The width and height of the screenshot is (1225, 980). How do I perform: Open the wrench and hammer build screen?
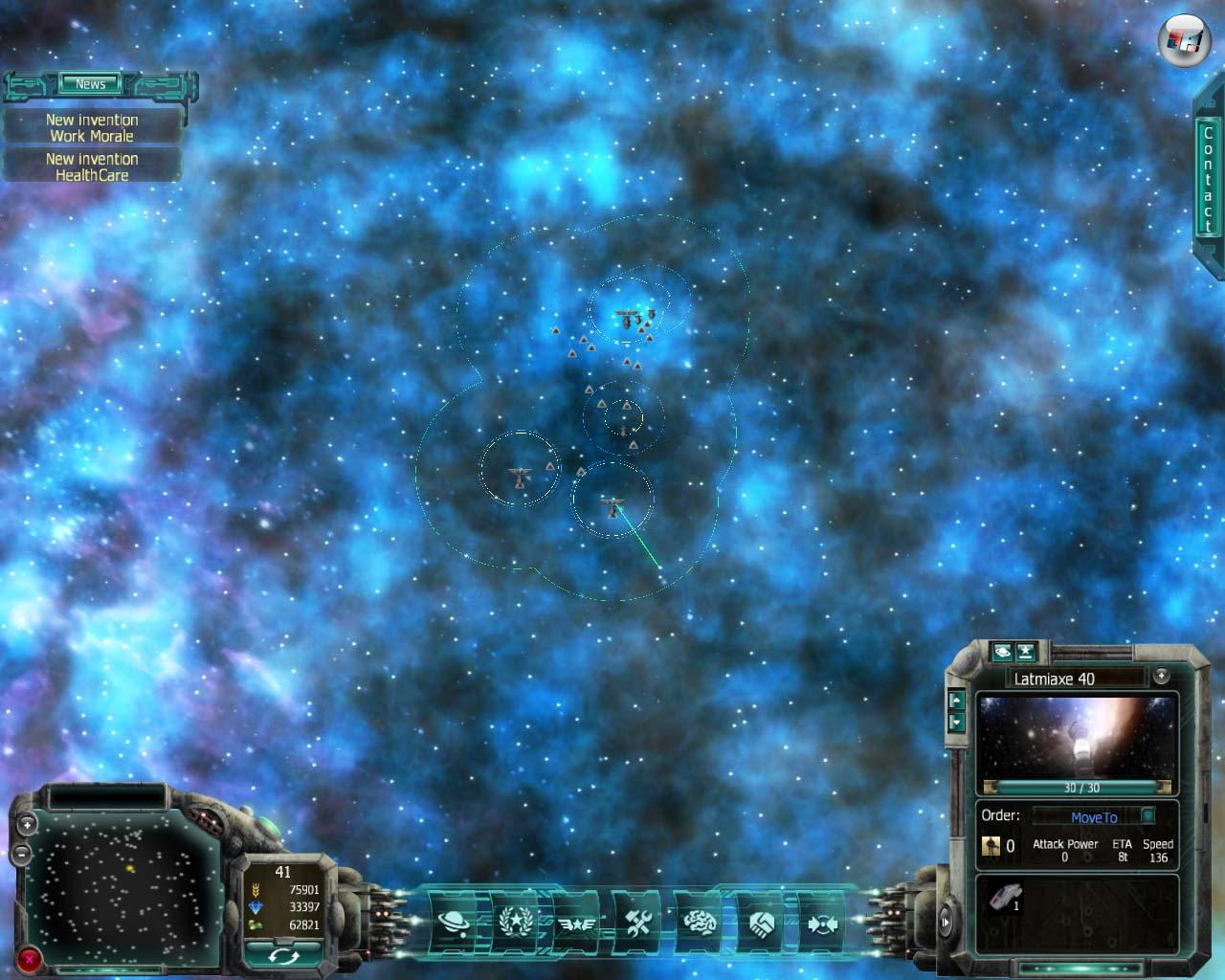(x=638, y=923)
